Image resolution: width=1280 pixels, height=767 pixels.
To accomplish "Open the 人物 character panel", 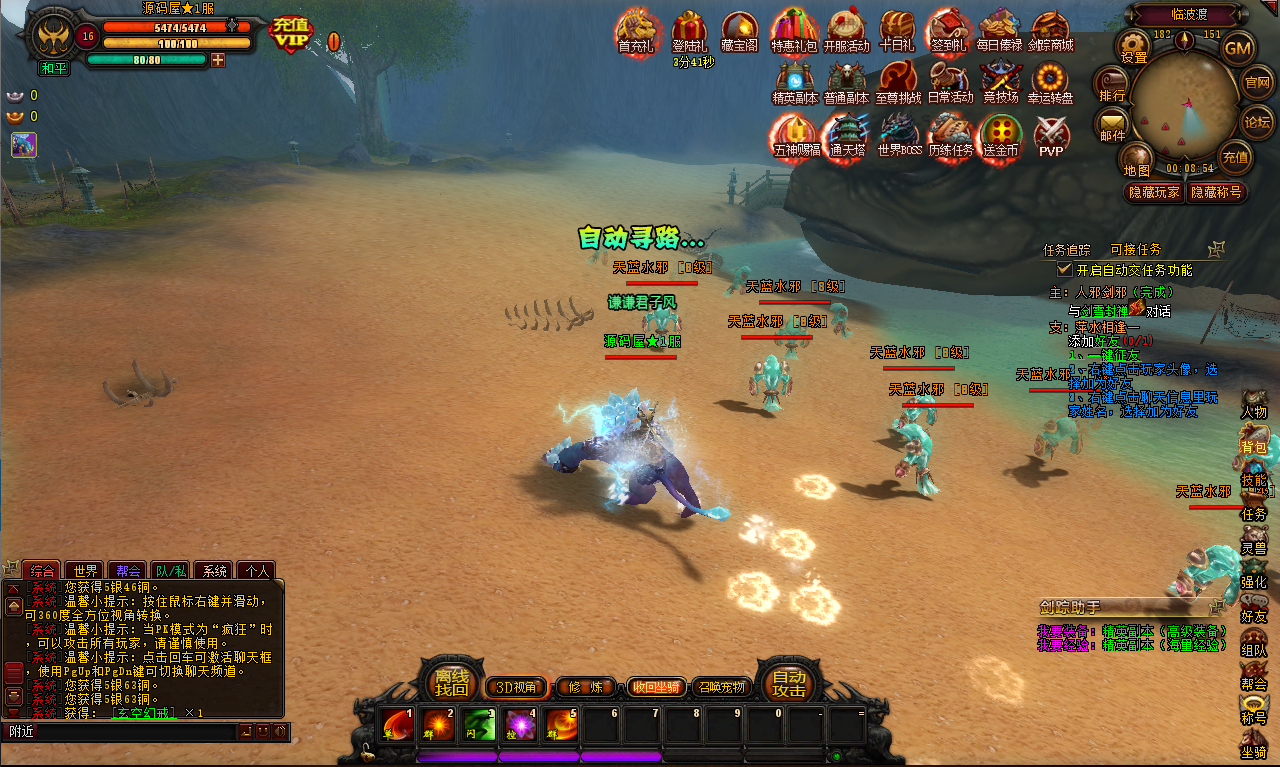I will [x=1254, y=404].
